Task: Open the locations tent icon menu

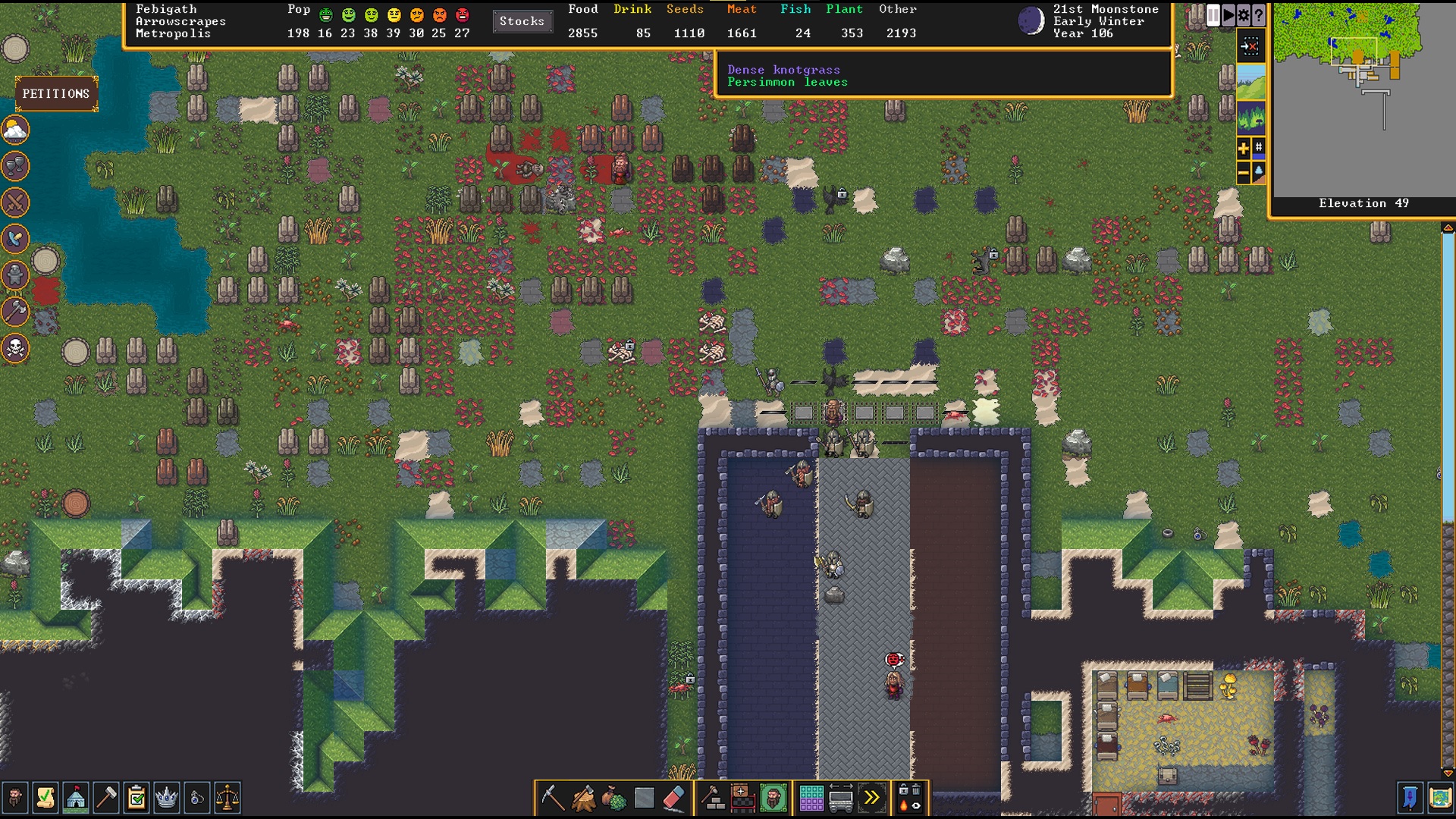Action: 76,797
